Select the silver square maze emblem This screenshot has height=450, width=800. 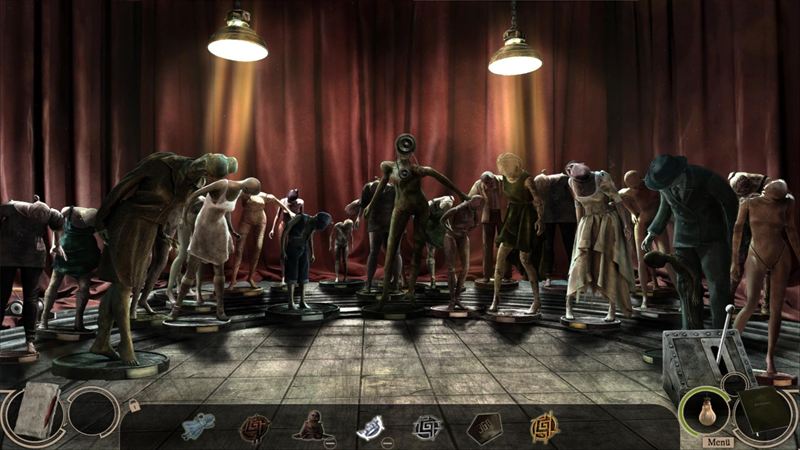click(427, 428)
